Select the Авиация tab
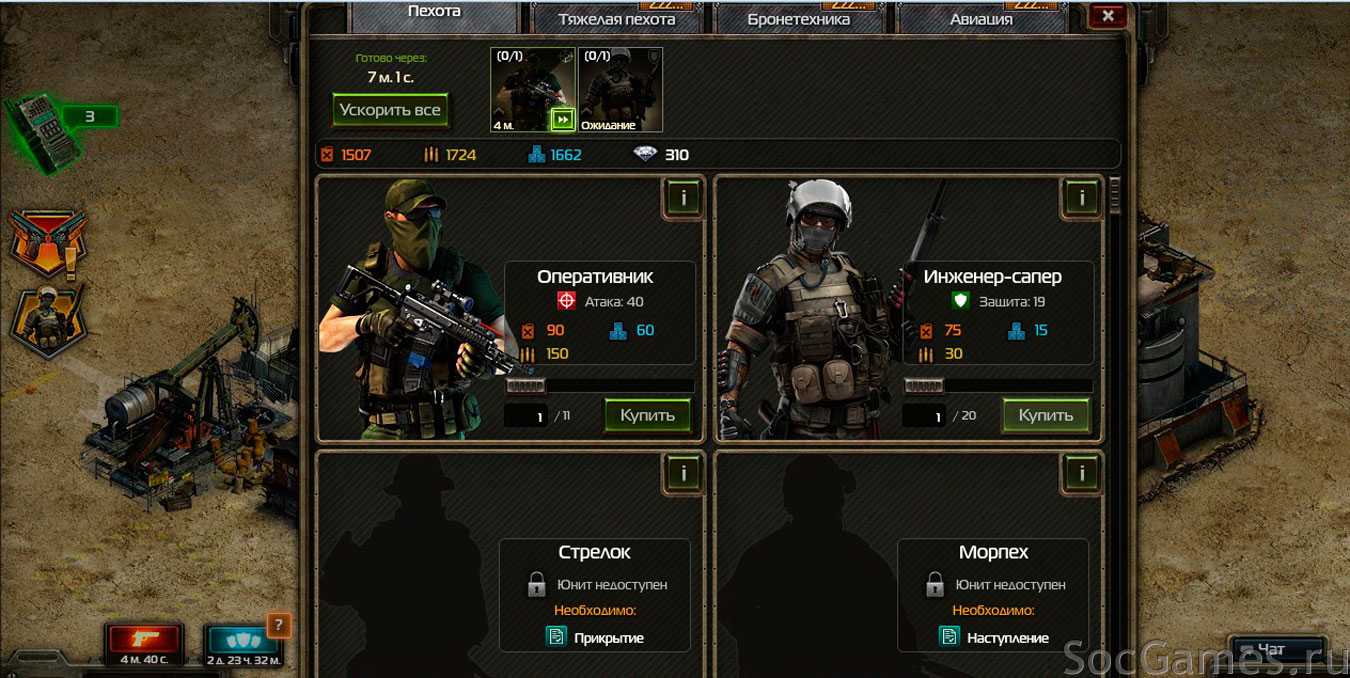 [x=980, y=18]
